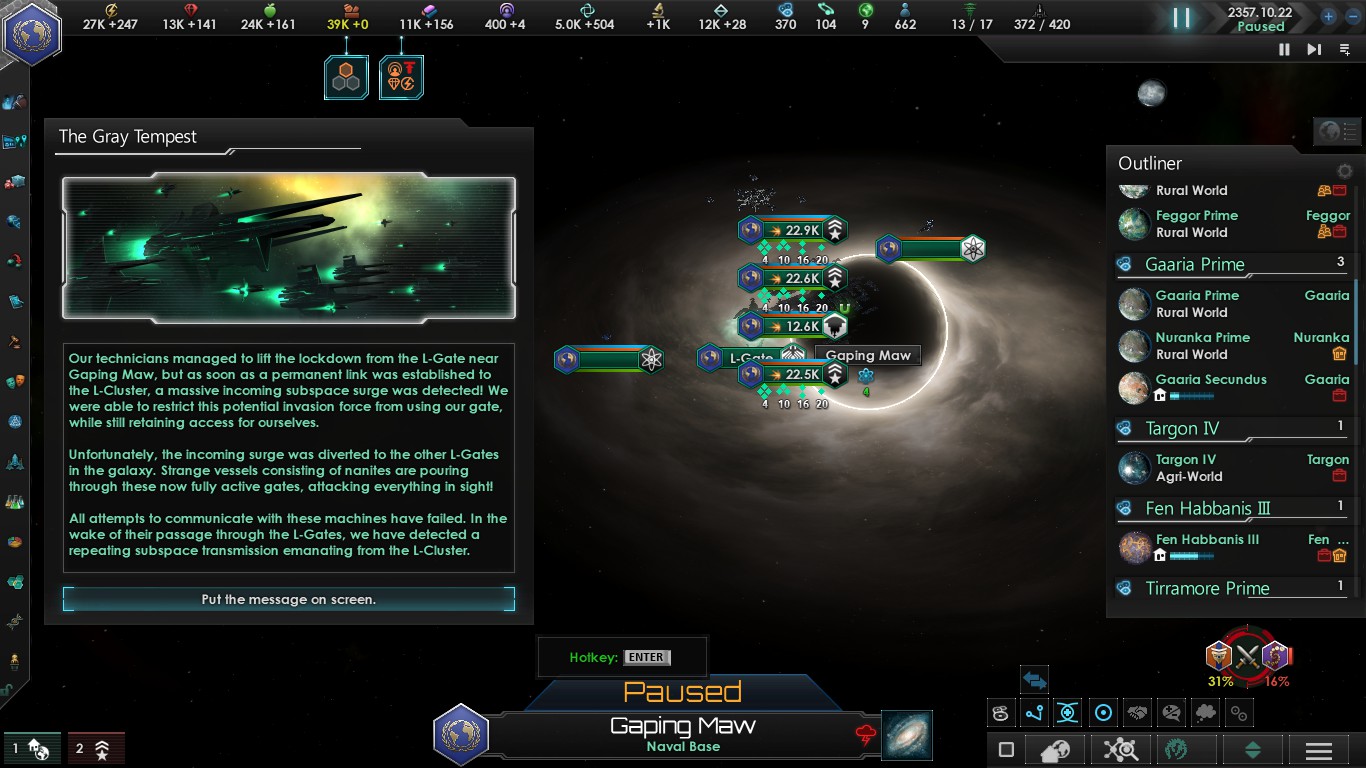Open the war status crossed swords icon
The width and height of the screenshot is (1366, 768).
pos(1246,657)
